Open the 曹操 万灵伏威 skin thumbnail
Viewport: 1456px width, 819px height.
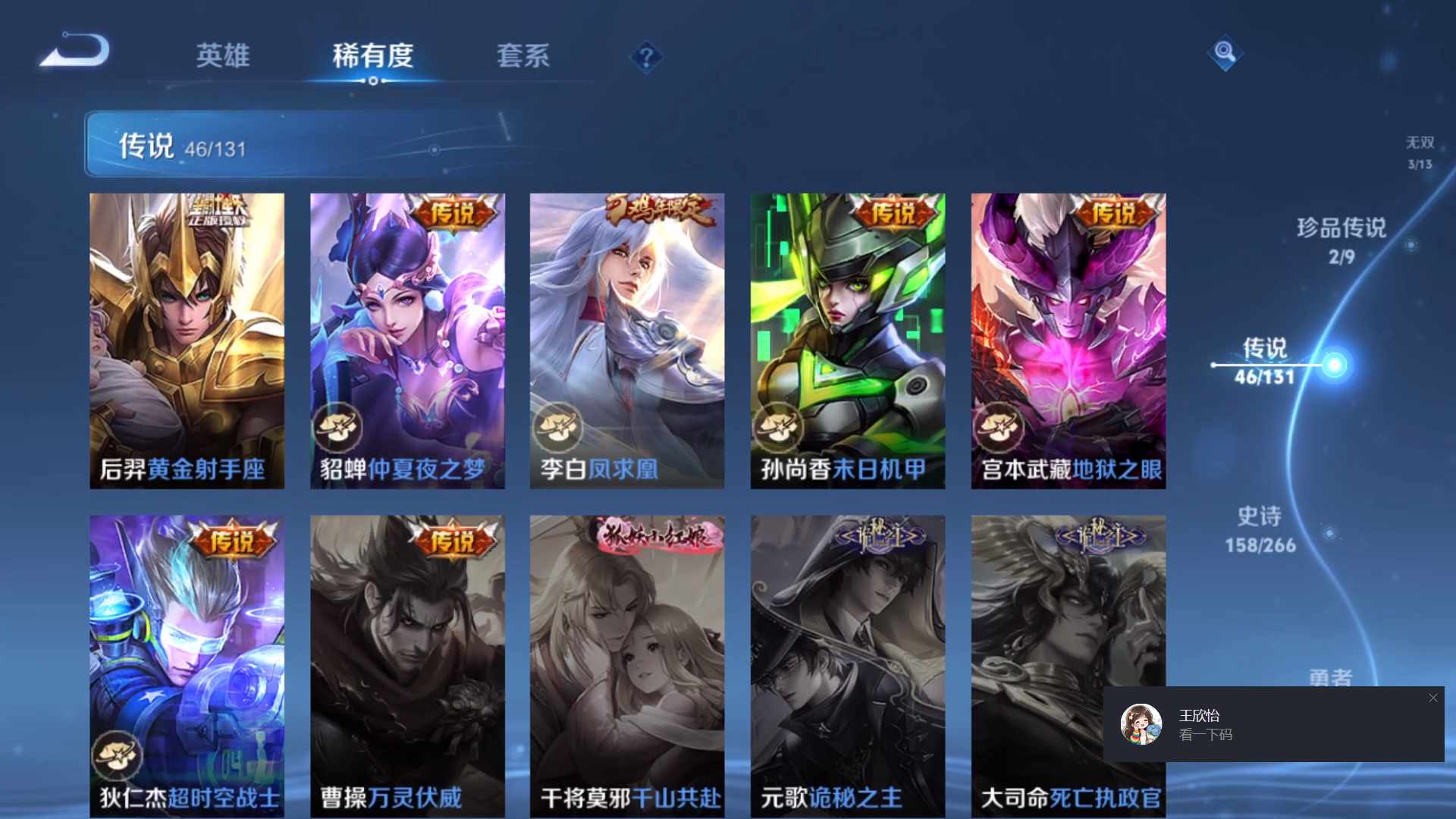click(407, 660)
